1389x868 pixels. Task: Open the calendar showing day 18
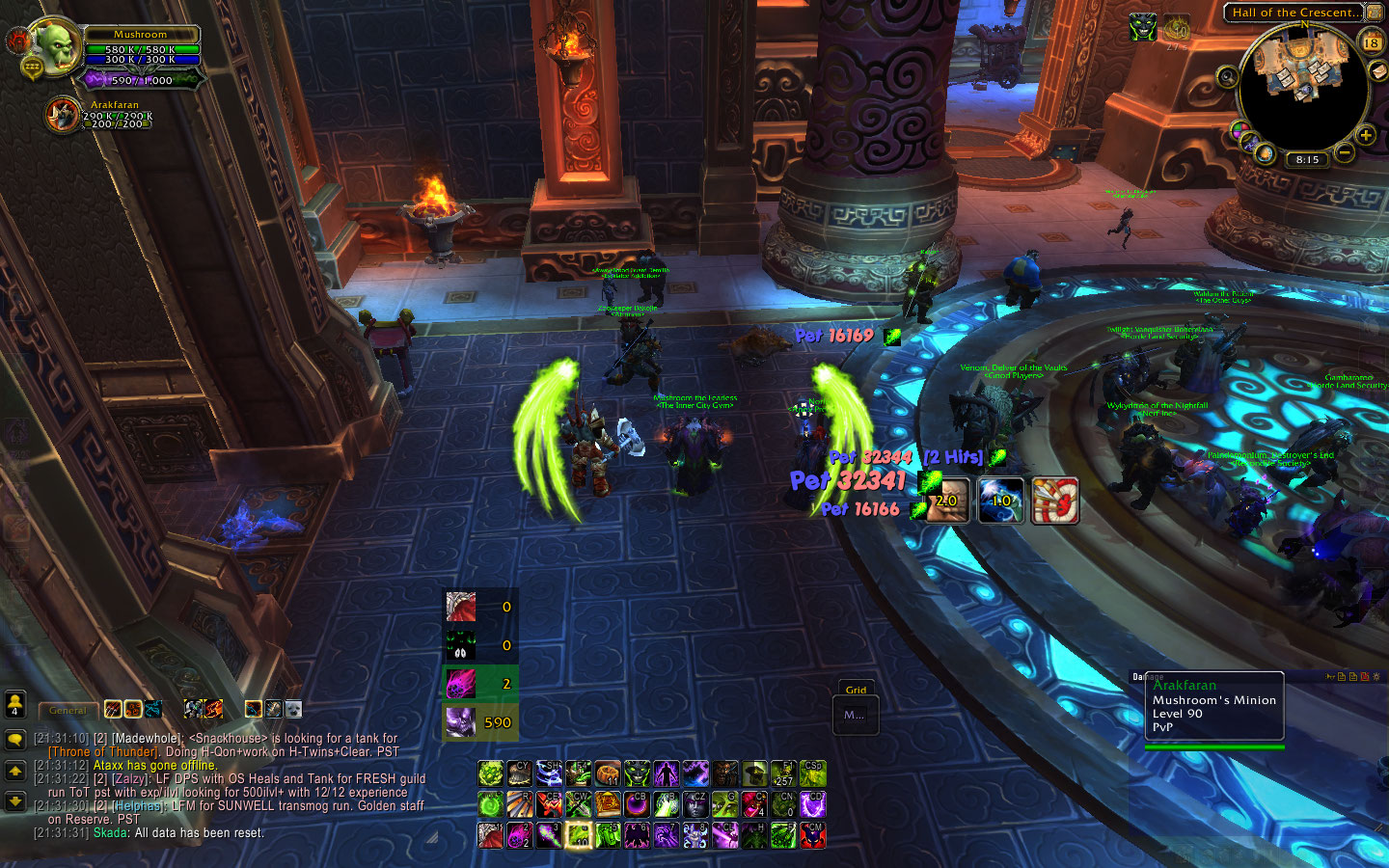pyautogui.click(x=1371, y=42)
